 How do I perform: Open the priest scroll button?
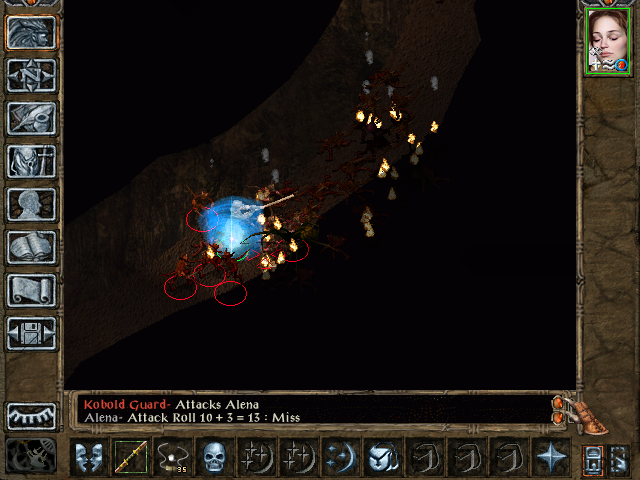31,290
